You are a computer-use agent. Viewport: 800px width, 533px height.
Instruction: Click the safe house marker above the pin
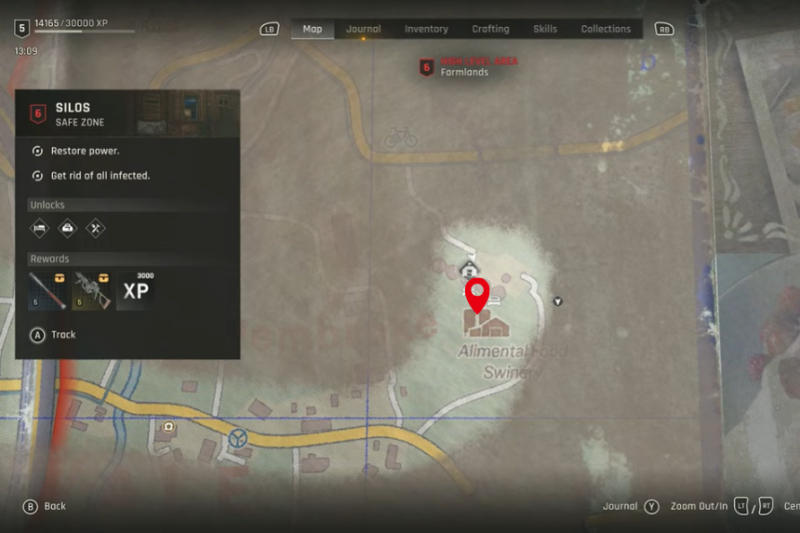point(468,268)
